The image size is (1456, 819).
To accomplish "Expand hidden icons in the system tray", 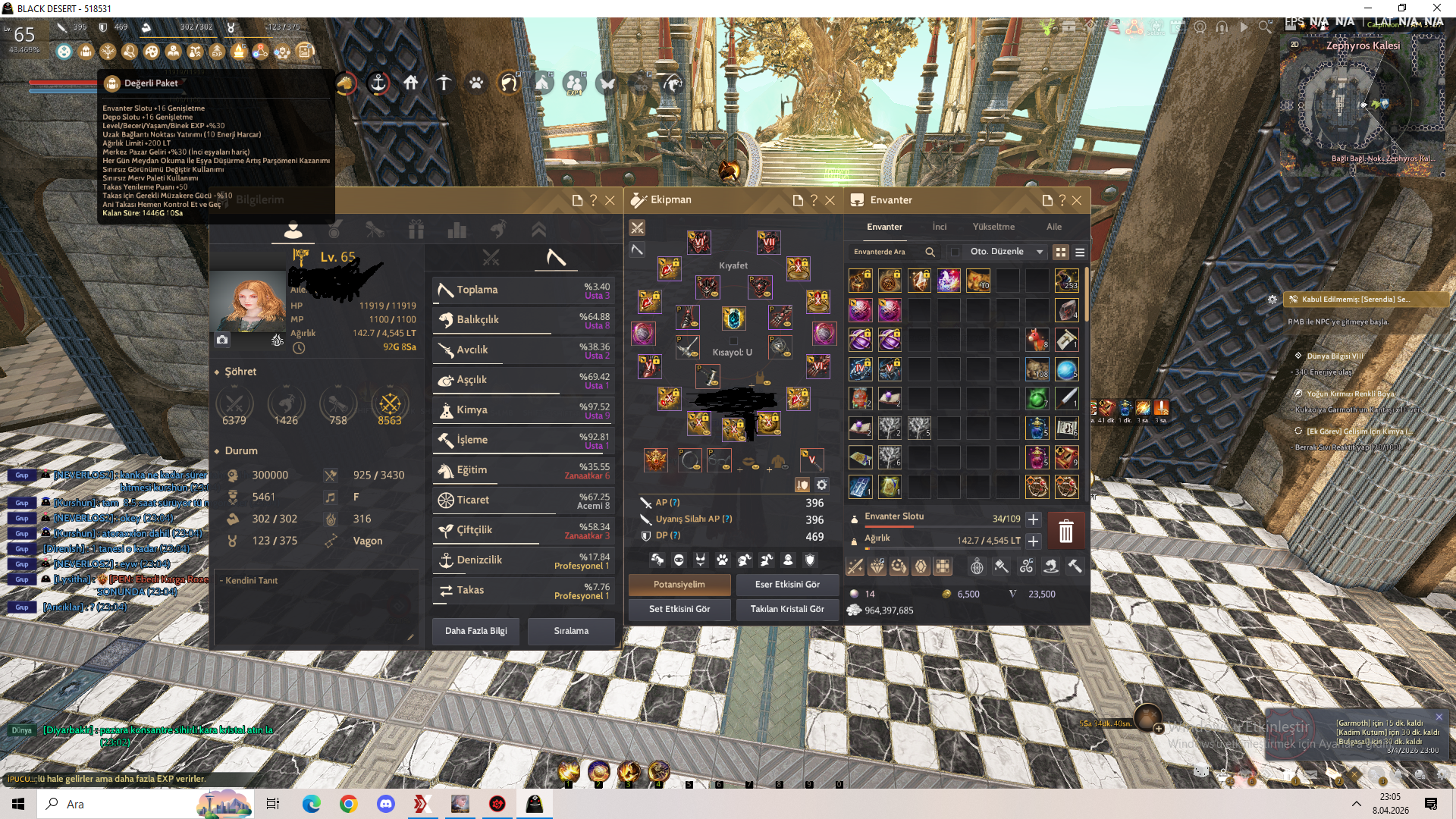I will point(1357,804).
